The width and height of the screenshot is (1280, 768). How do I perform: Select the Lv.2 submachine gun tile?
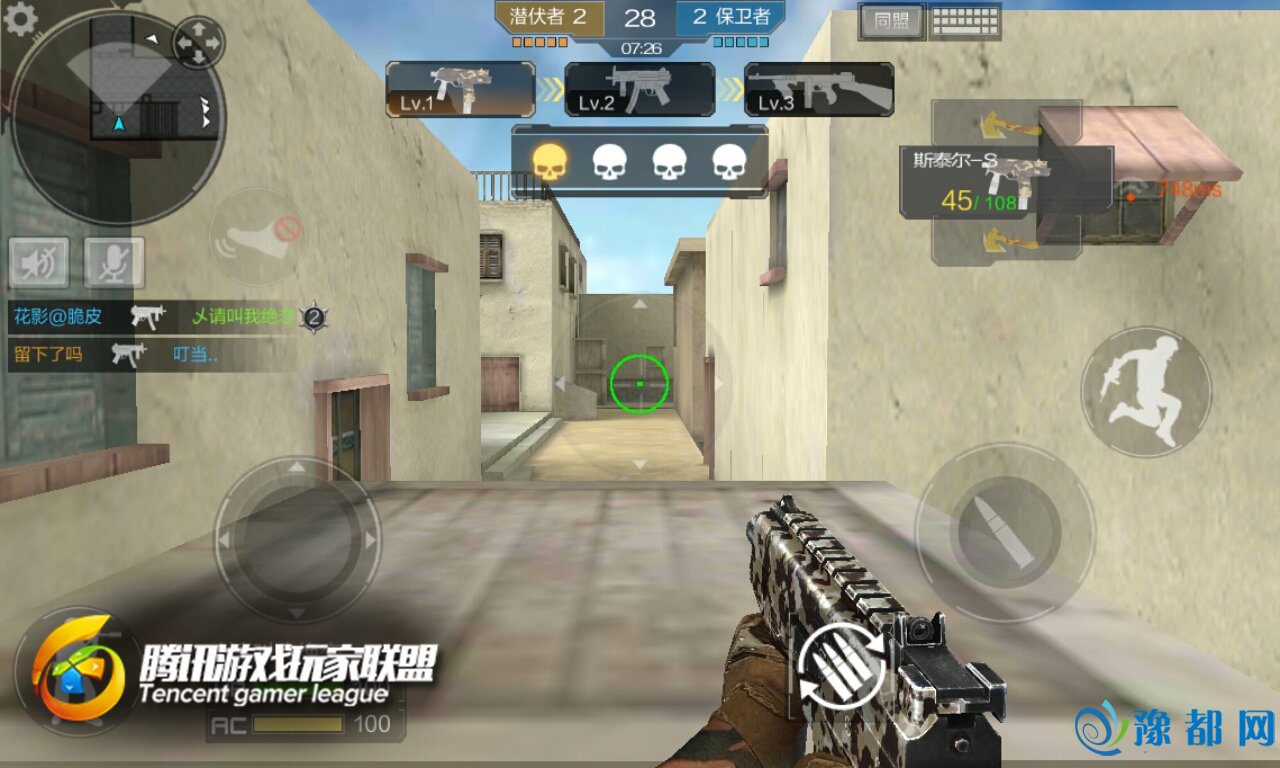639,90
